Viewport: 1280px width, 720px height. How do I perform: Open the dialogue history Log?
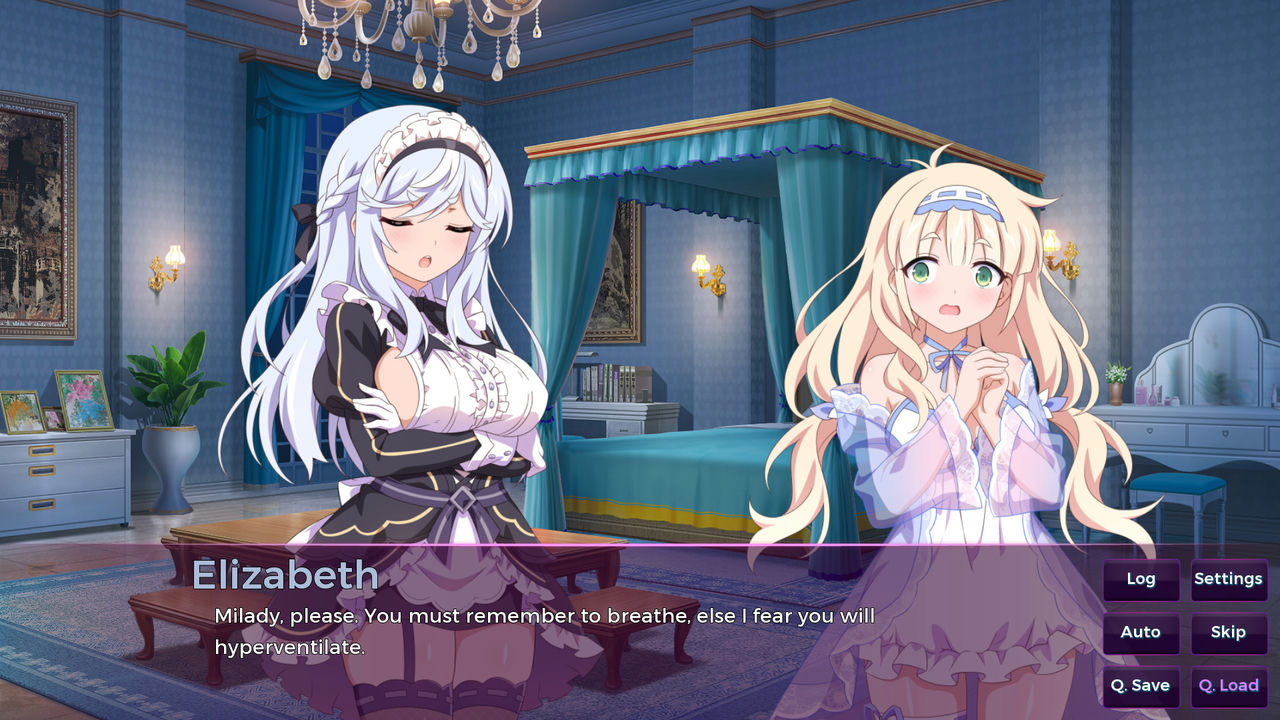[1141, 579]
